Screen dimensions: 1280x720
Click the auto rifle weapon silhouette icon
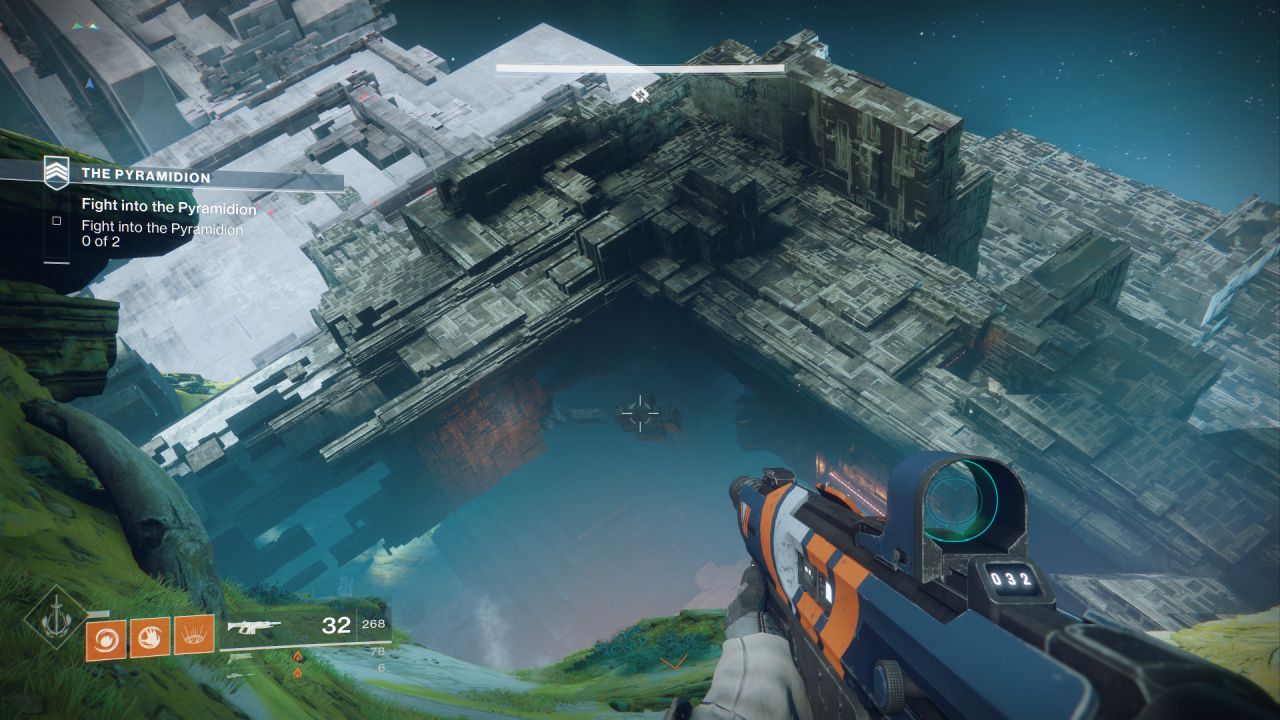255,625
